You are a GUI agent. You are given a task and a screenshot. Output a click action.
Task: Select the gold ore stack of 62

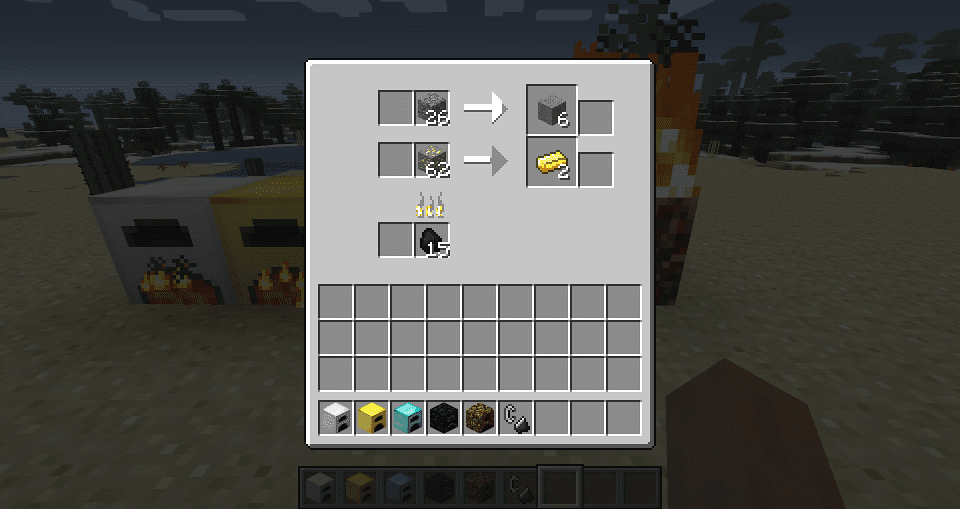tap(432, 159)
